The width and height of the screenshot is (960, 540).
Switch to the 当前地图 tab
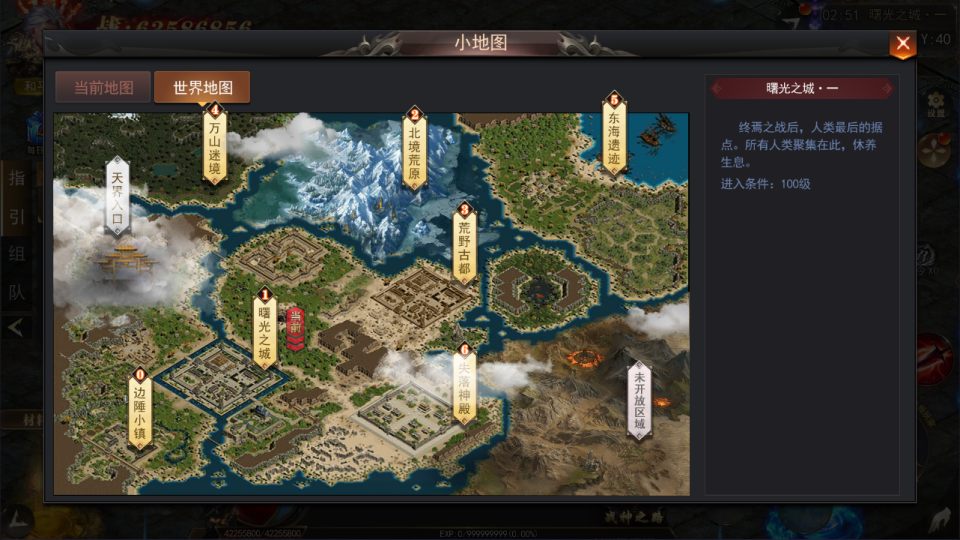(x=103, y=87)
